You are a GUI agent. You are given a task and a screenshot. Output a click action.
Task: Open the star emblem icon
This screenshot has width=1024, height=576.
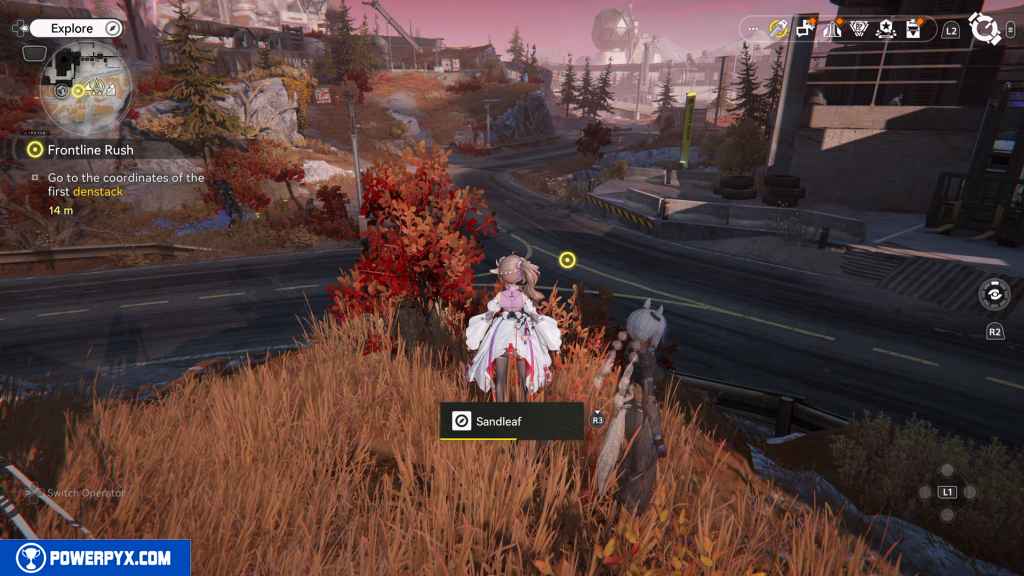[886, 29]
